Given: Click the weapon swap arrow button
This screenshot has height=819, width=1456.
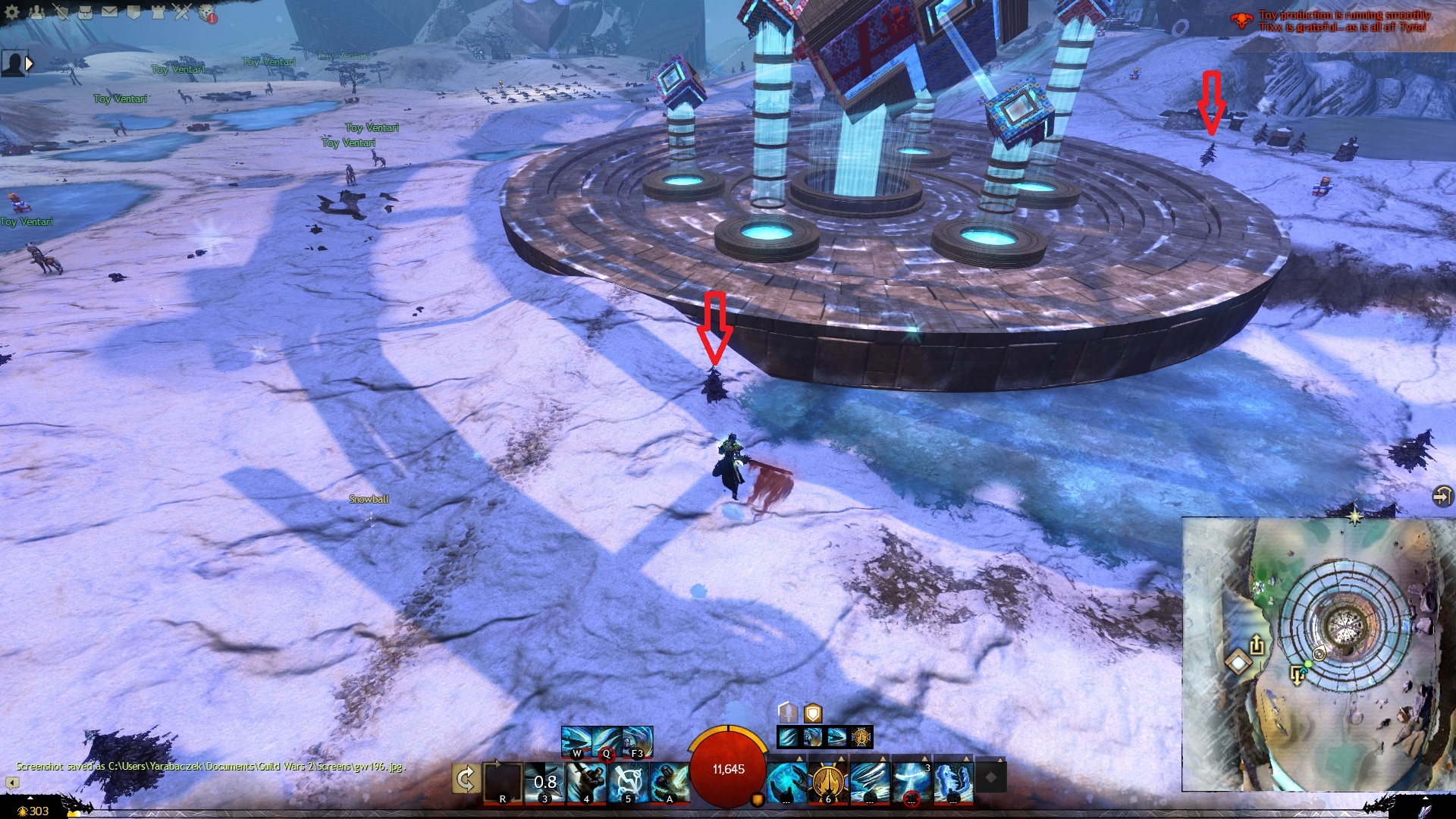Looking at the screenshot, I should (466, 779).
